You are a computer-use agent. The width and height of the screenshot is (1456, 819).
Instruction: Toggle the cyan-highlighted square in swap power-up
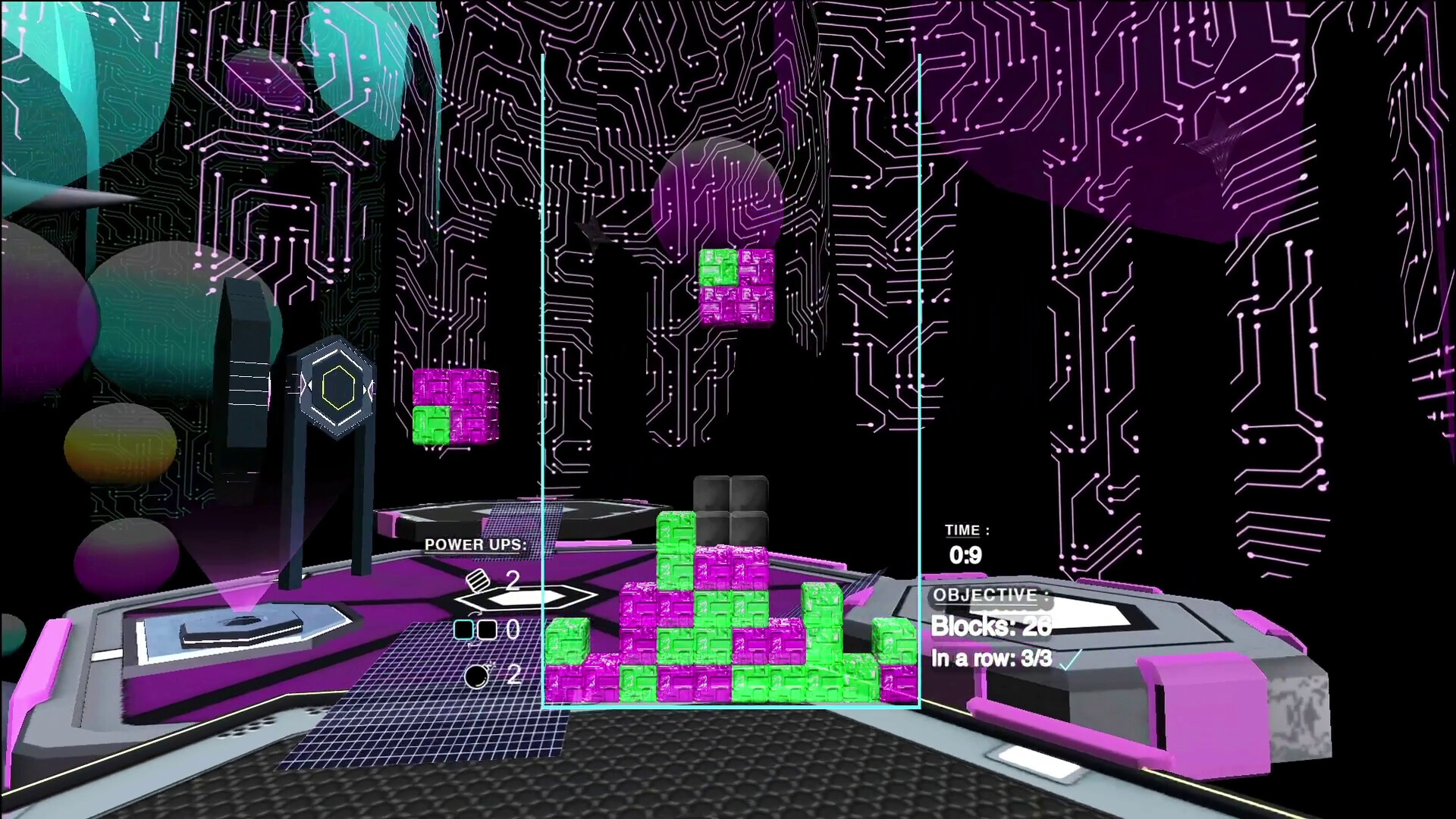462,629
